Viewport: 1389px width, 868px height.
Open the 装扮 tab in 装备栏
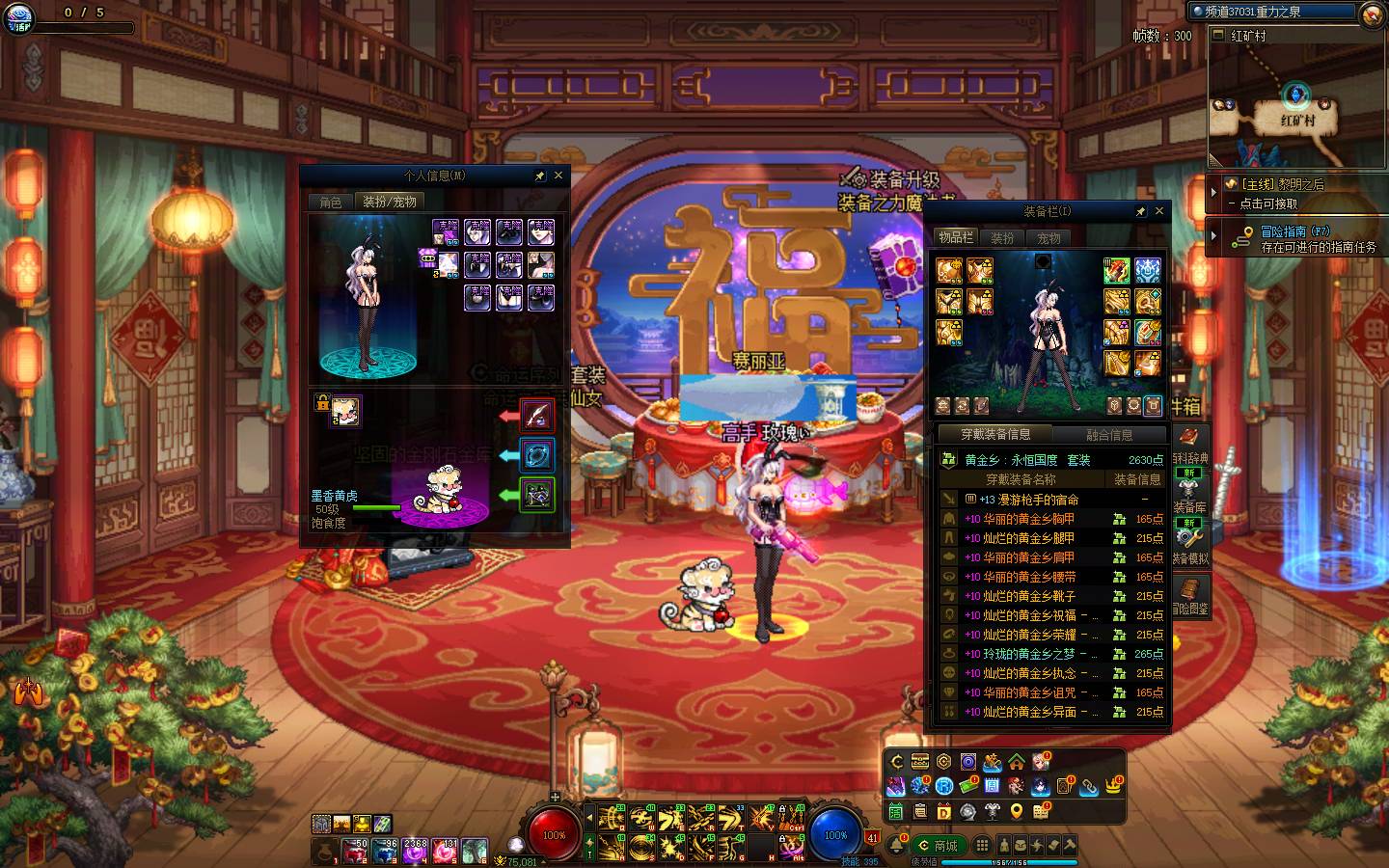(x=1002, y=237)
